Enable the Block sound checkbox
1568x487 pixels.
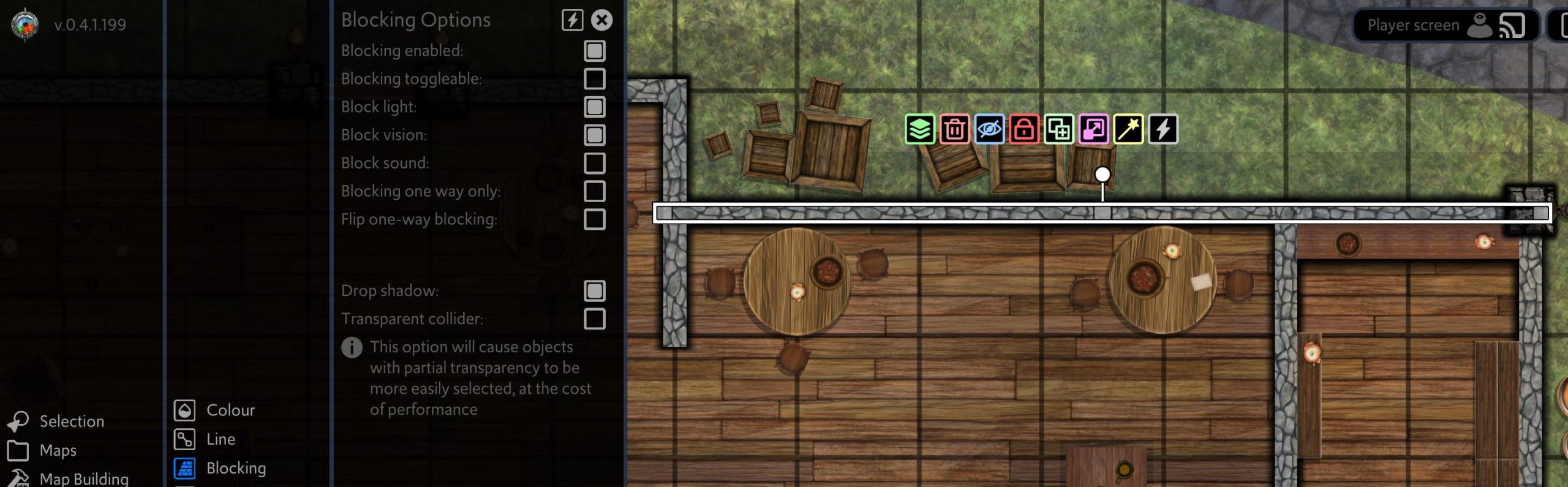[x=594, y=164]
